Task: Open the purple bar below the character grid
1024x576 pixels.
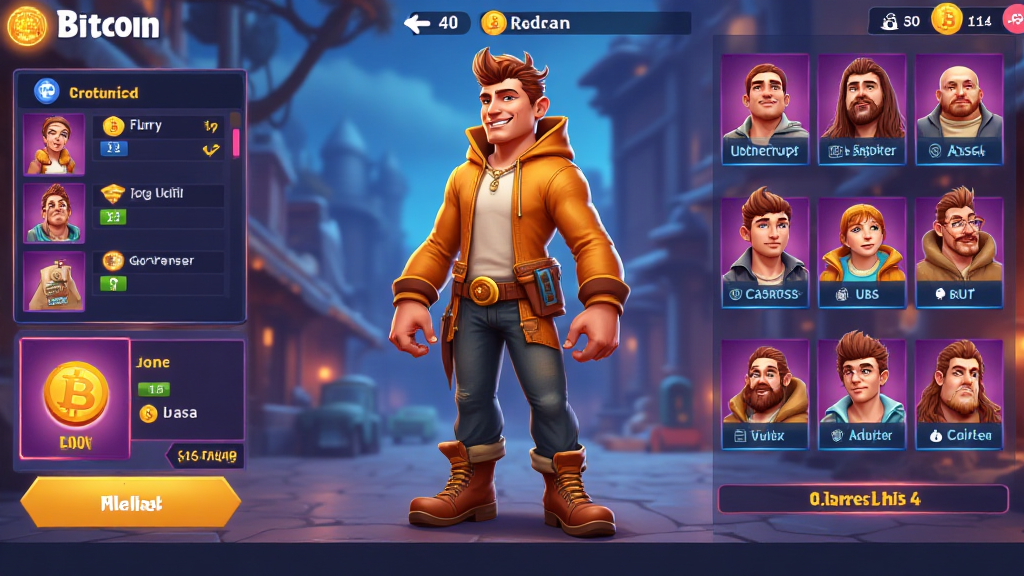Action: [x=862, y=498]
